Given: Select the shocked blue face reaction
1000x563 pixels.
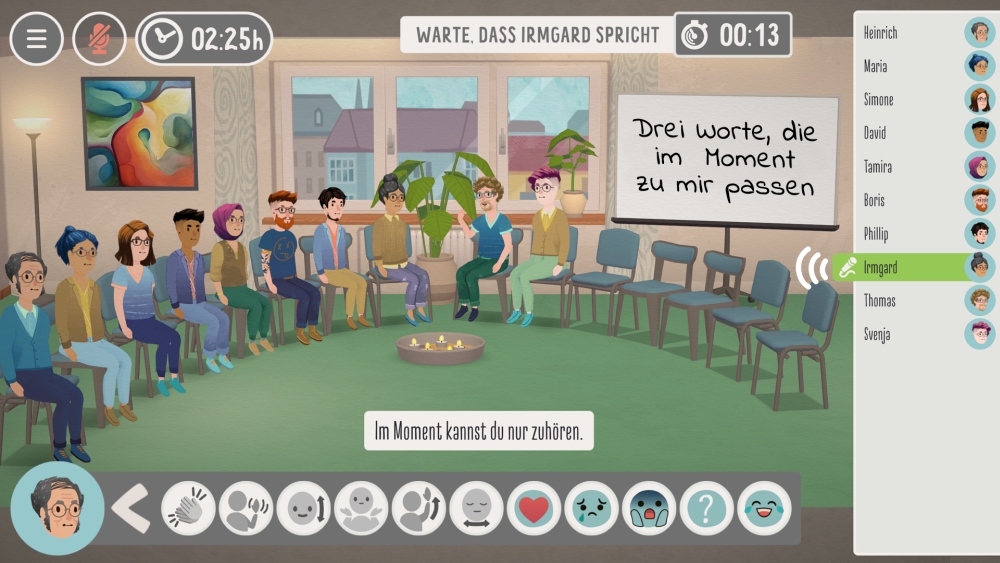Looking at the screenshot, I should 649,508.
